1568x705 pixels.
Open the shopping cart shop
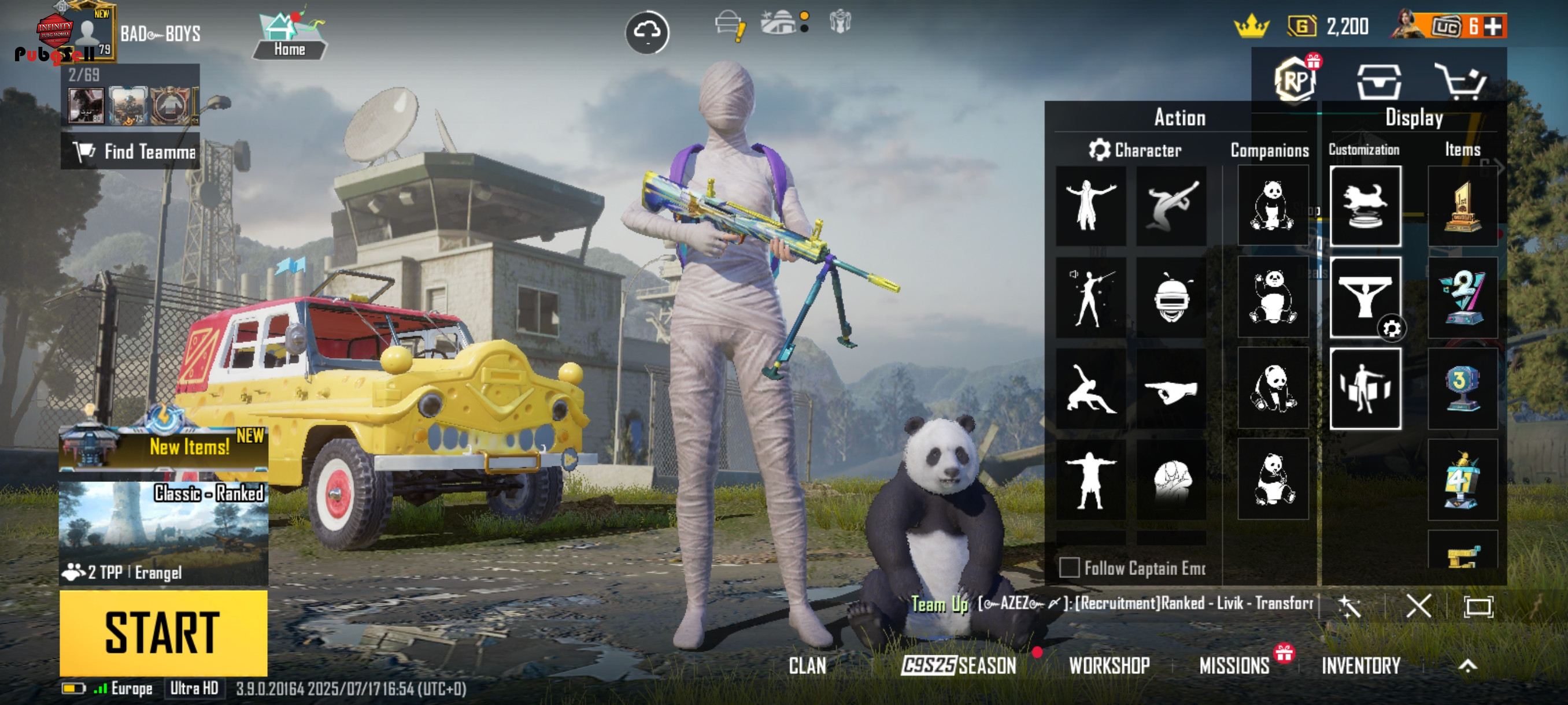(1460, 81)
